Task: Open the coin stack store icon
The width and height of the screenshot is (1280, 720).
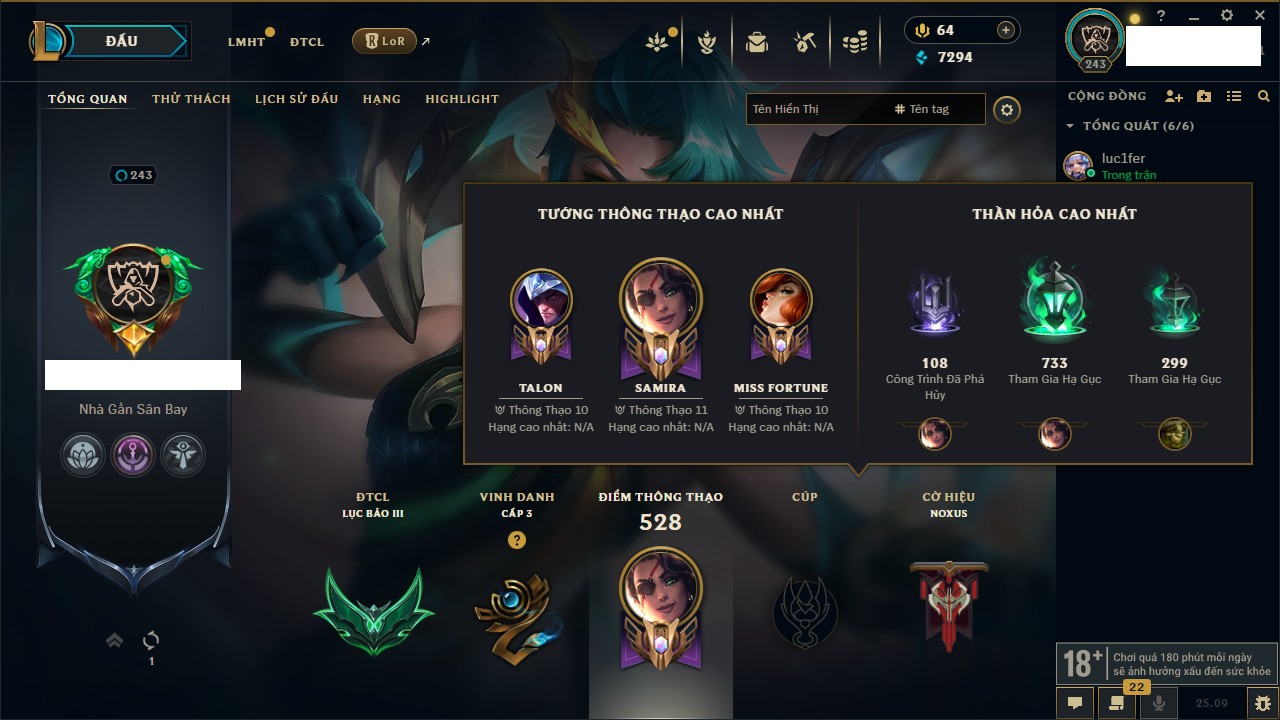Action: [854, 42]
